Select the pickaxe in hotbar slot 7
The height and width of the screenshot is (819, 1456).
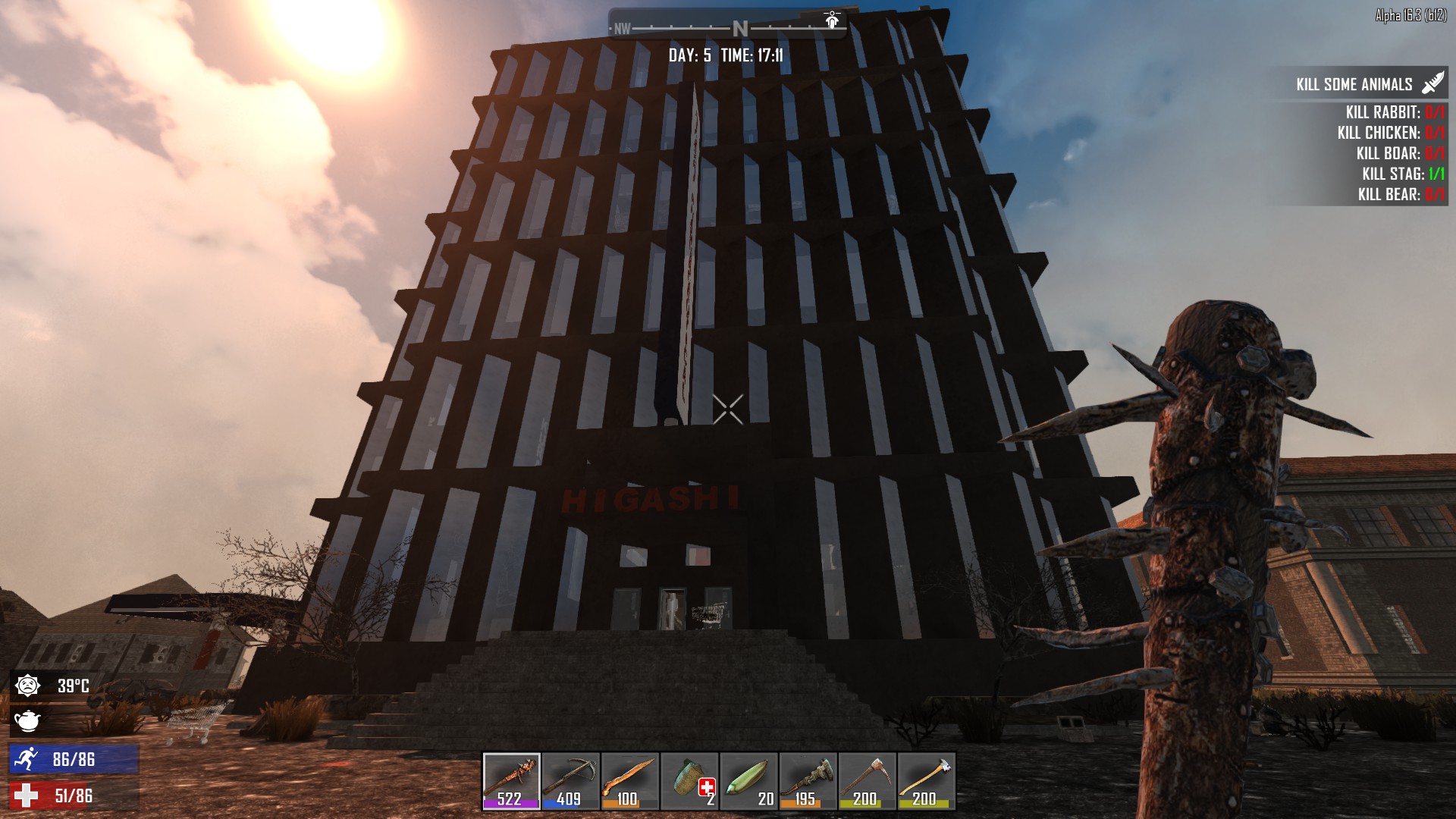coord(866,781)
